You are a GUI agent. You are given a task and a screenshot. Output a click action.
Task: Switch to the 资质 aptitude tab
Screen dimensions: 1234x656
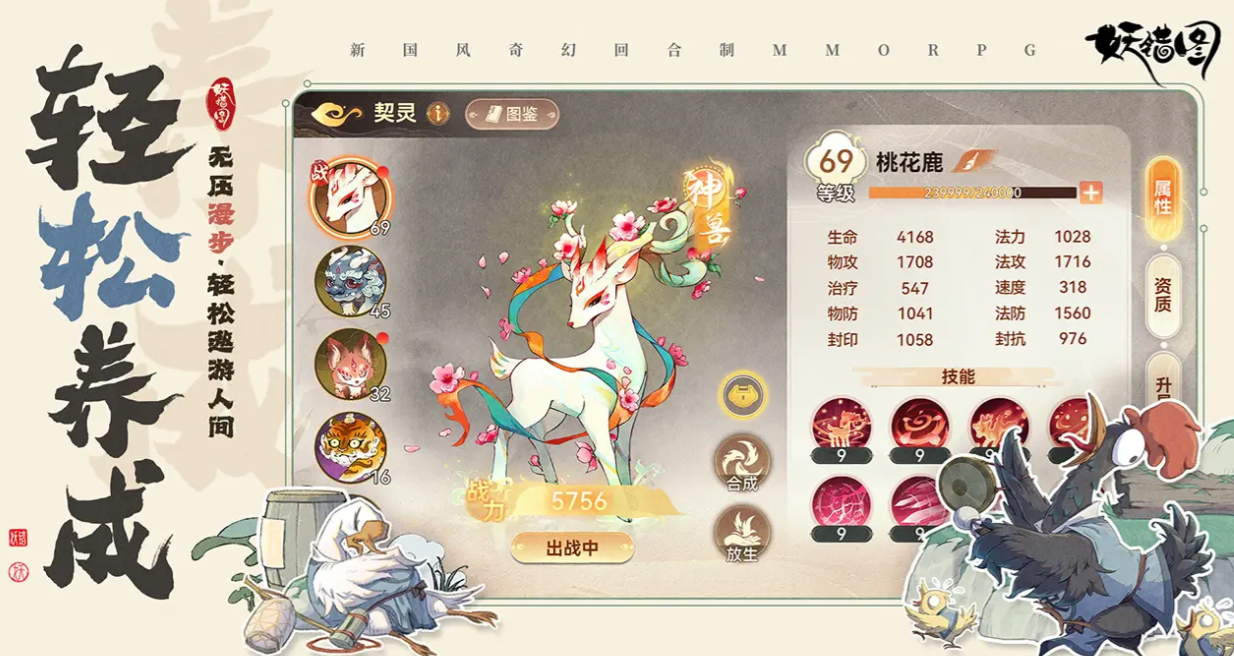coord(1162,295)
